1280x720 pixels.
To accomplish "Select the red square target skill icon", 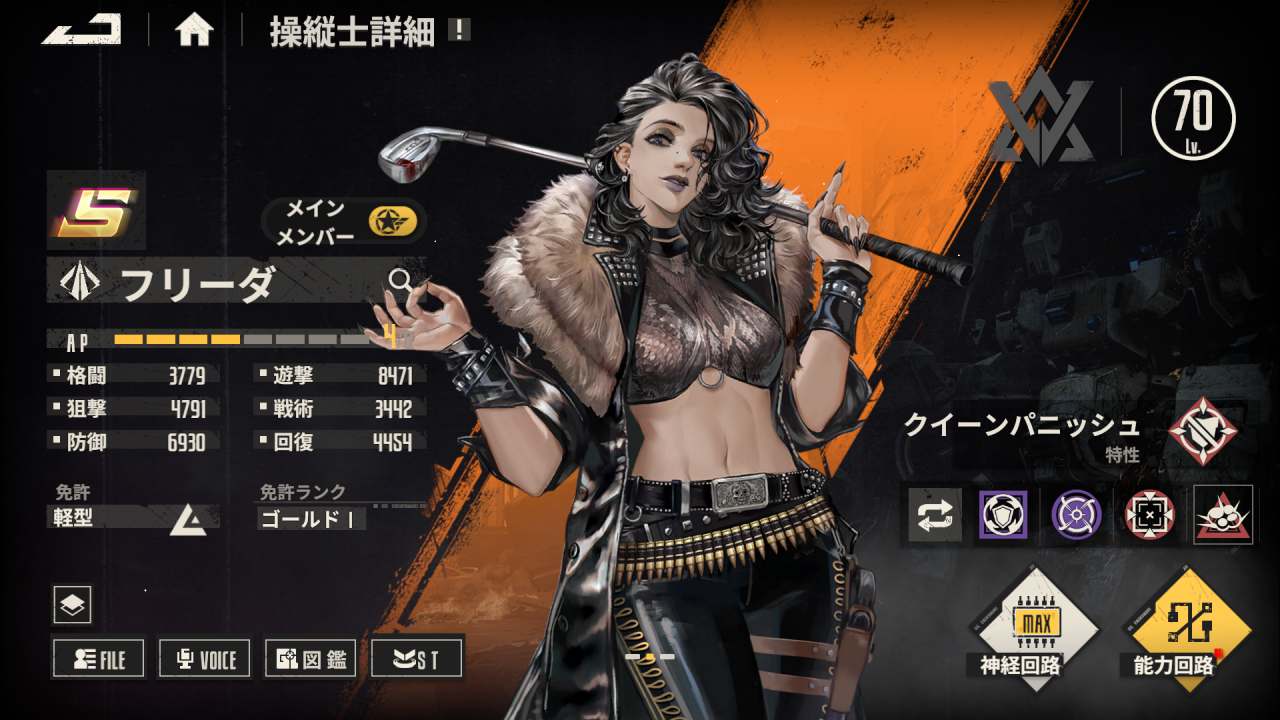I will click(1150, 515).
